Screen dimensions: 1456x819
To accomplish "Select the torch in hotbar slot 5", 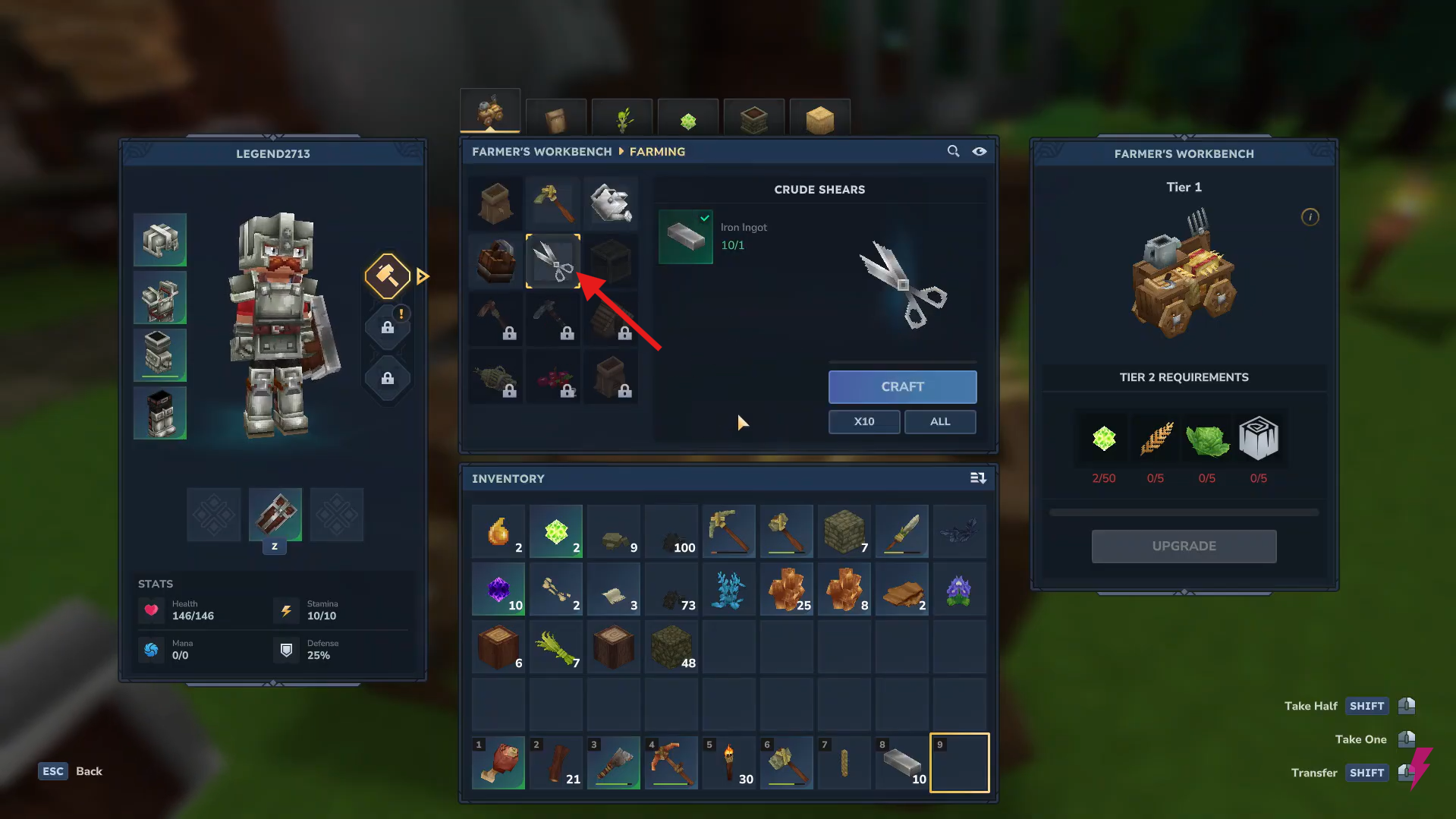I will point(728,762).
